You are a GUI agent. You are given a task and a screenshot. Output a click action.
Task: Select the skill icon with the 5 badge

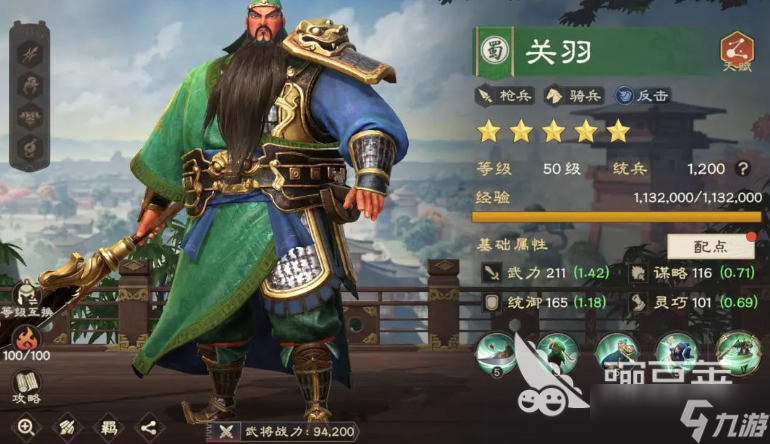click(496, 354)
